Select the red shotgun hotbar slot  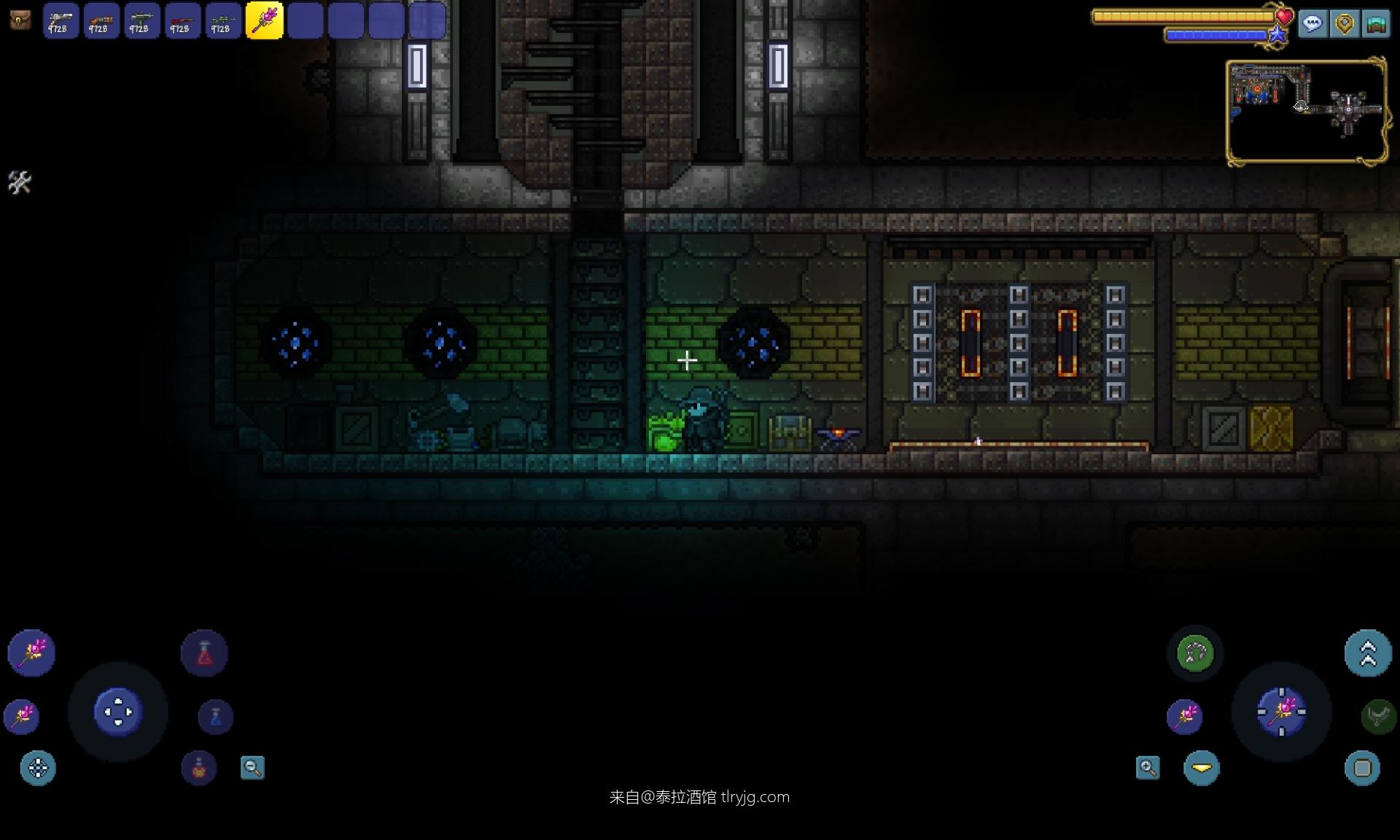[x=182, y=20]
